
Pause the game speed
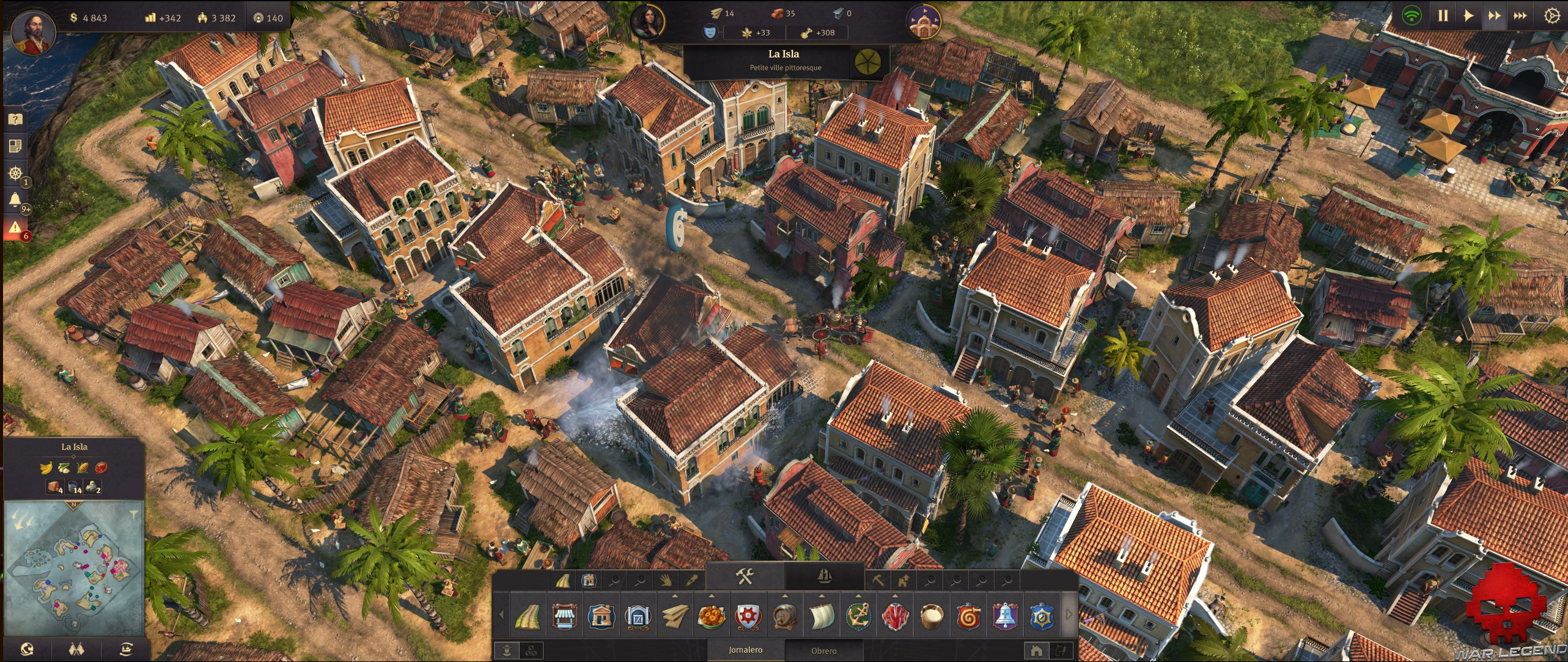click(x=1443, y=17)
